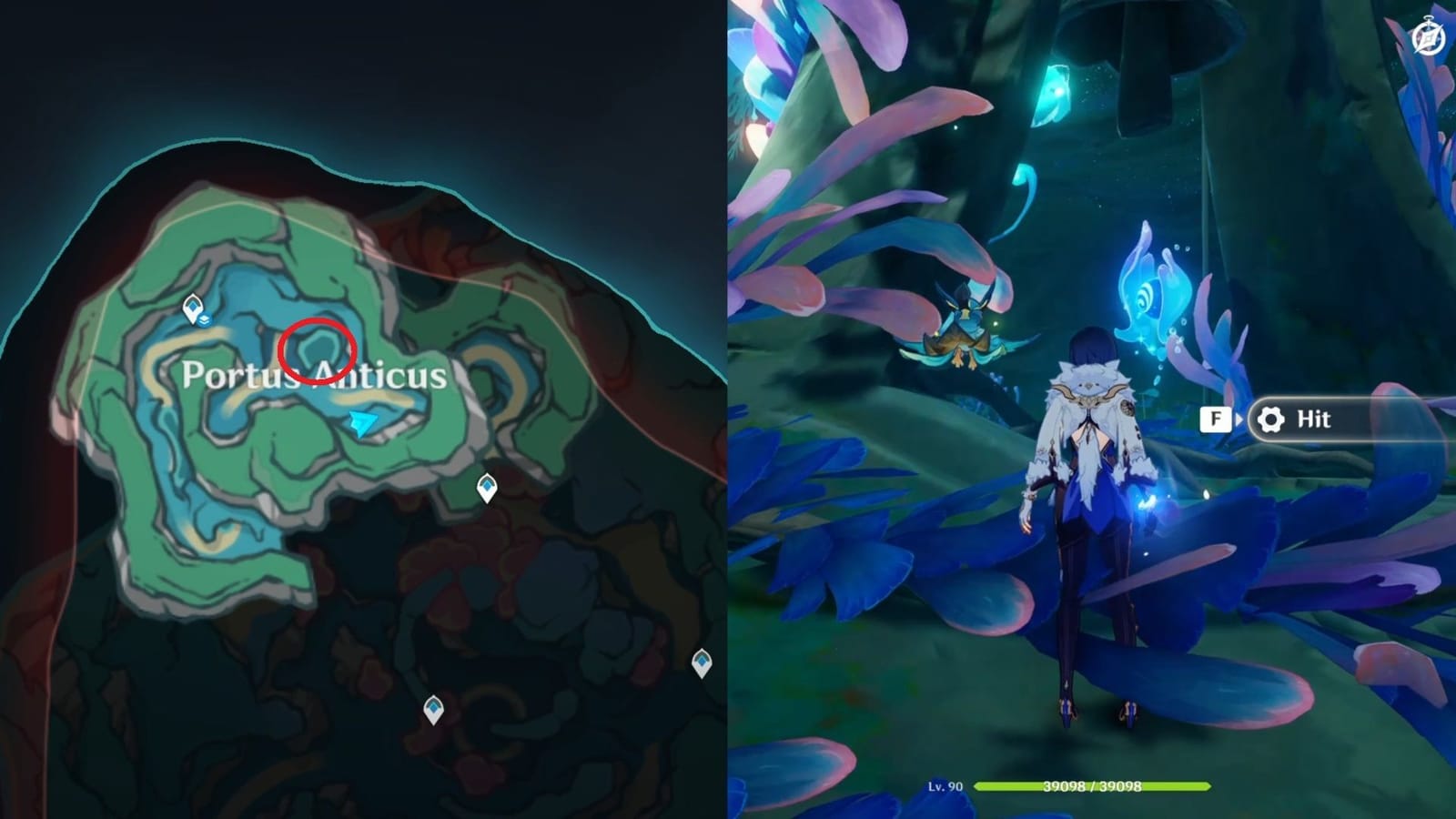Click the teleport waypoint near the map's top-left
The height and width of the screenshot is (819, 1456).
pos(191,306)
